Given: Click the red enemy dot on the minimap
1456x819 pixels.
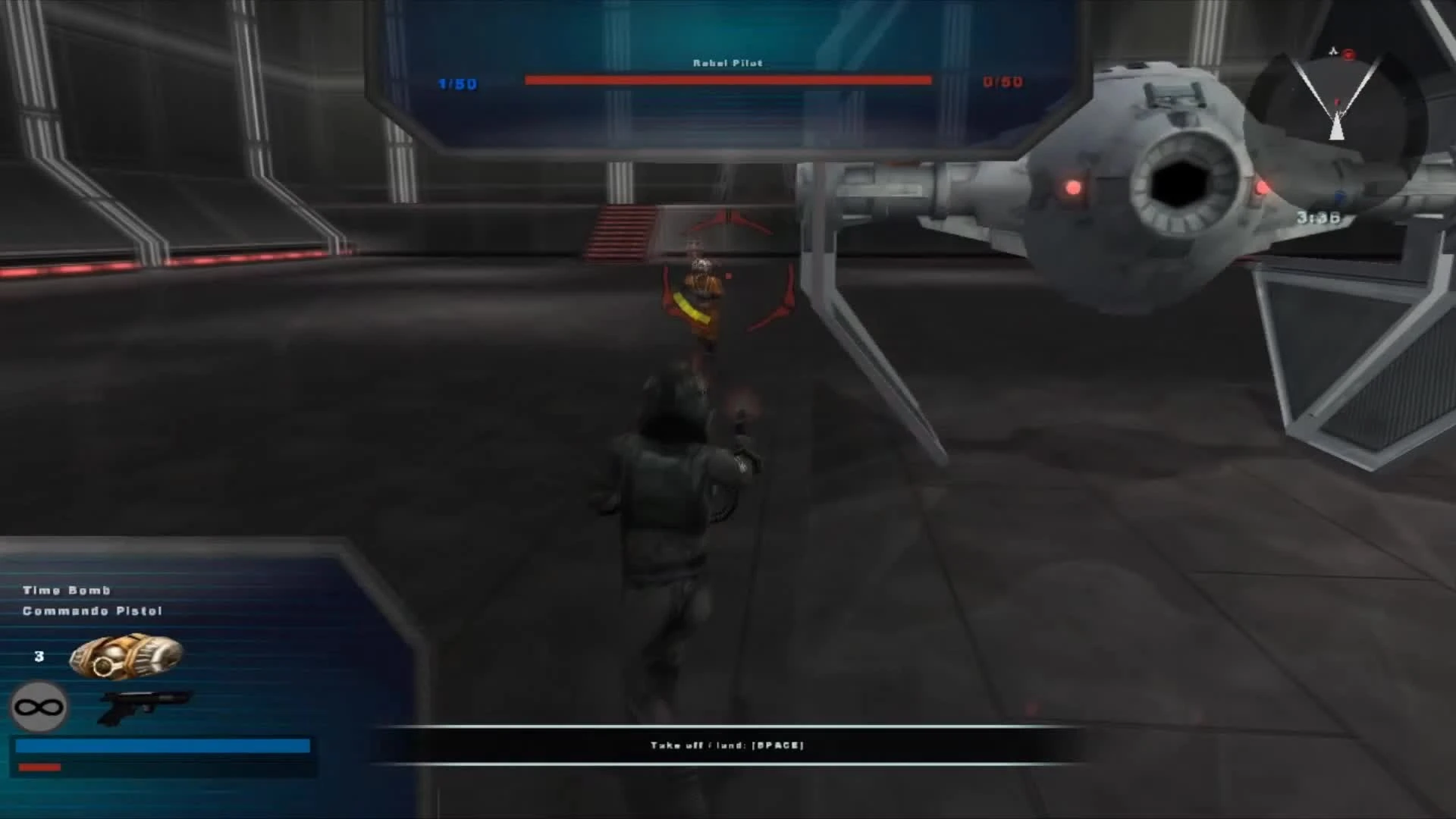Looking at the screenshot, I should coord(1348,55).
